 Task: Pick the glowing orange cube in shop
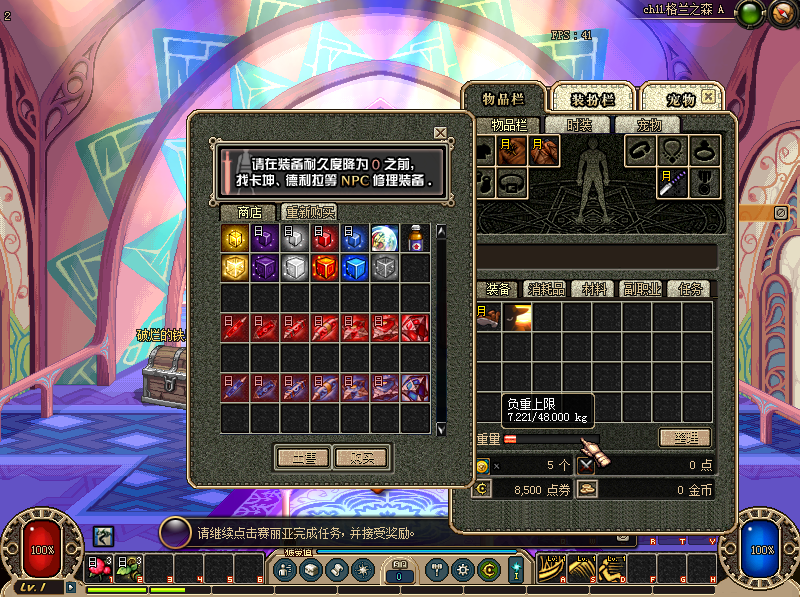click(x=325, y=268)
